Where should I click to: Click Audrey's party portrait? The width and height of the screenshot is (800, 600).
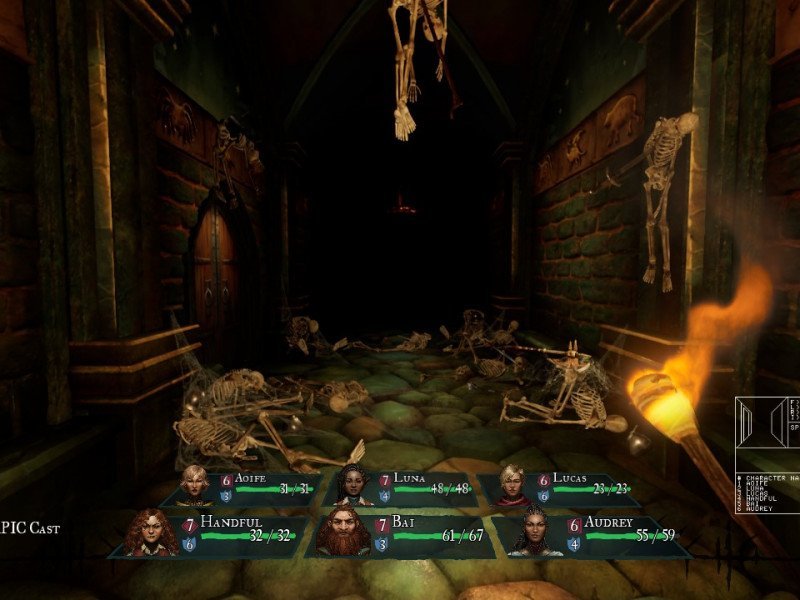[537, 533]
